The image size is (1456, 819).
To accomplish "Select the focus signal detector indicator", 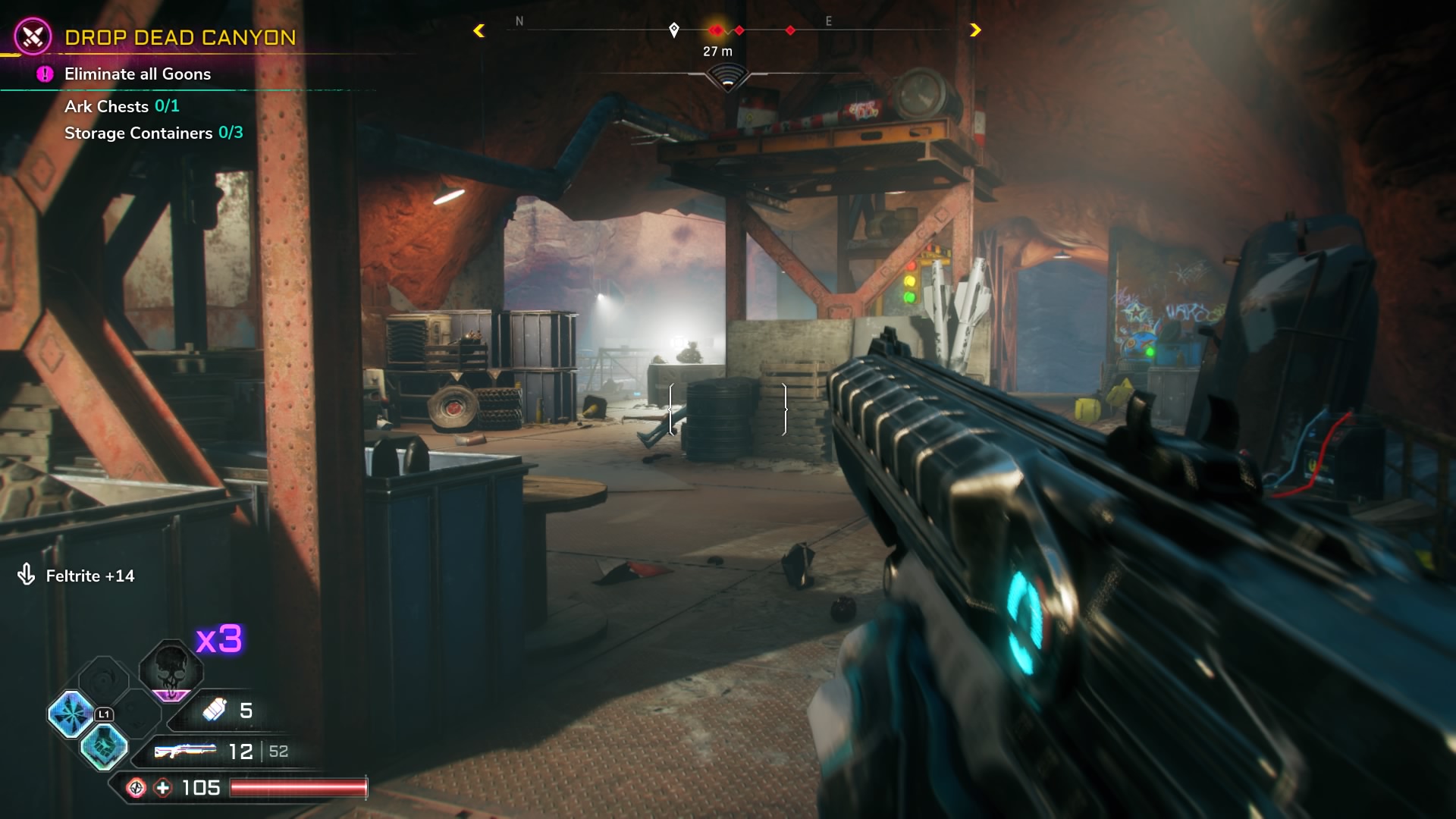I will [x=727, y=77].
